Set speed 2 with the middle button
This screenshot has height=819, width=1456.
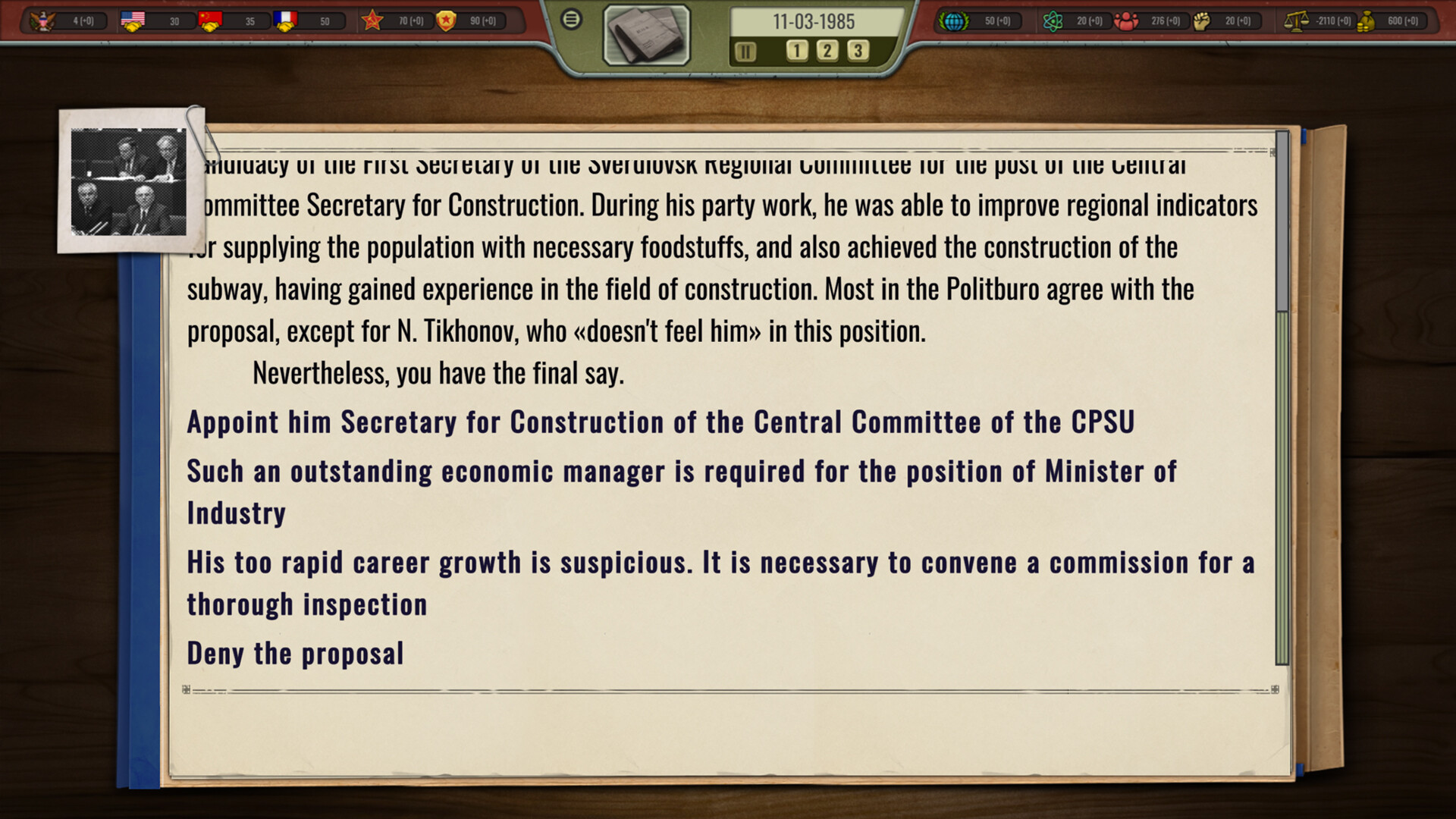(x=827, y=51)
